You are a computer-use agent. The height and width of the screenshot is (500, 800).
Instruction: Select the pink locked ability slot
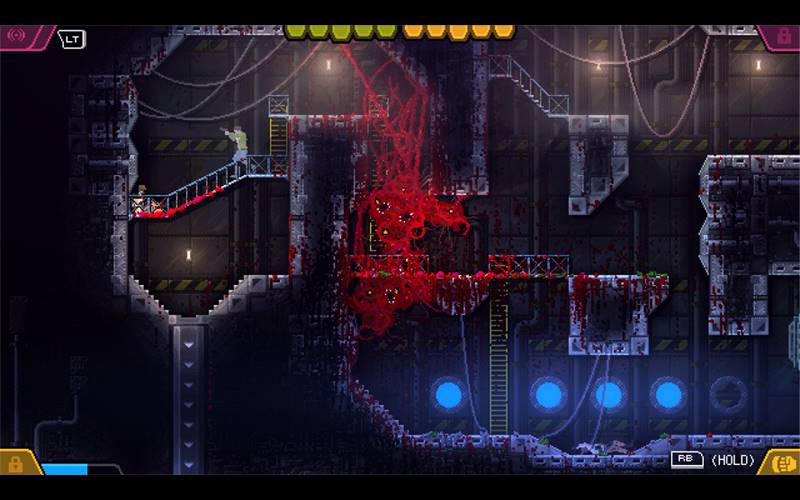click(781, 37)
